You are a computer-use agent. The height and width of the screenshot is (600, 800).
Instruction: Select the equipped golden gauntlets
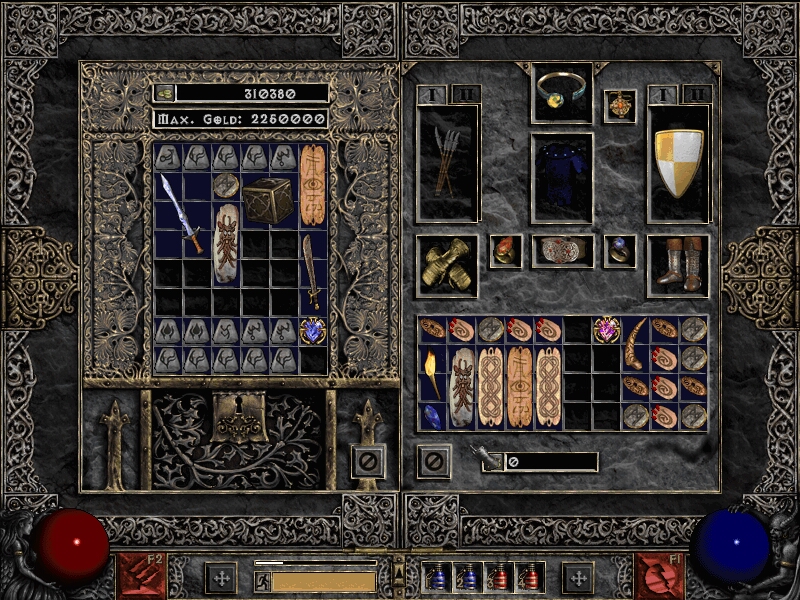[446, 266]
